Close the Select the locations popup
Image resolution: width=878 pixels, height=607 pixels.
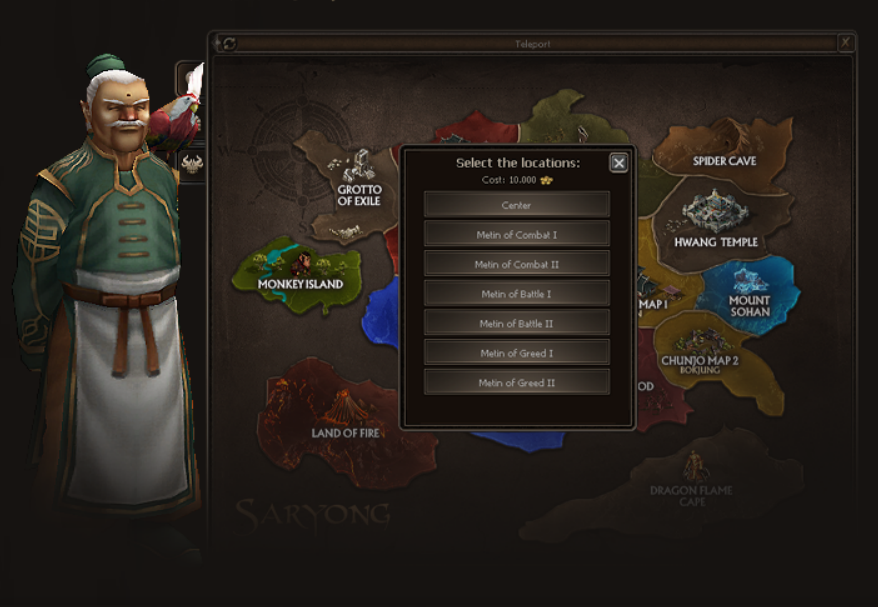tap(619, 163)
